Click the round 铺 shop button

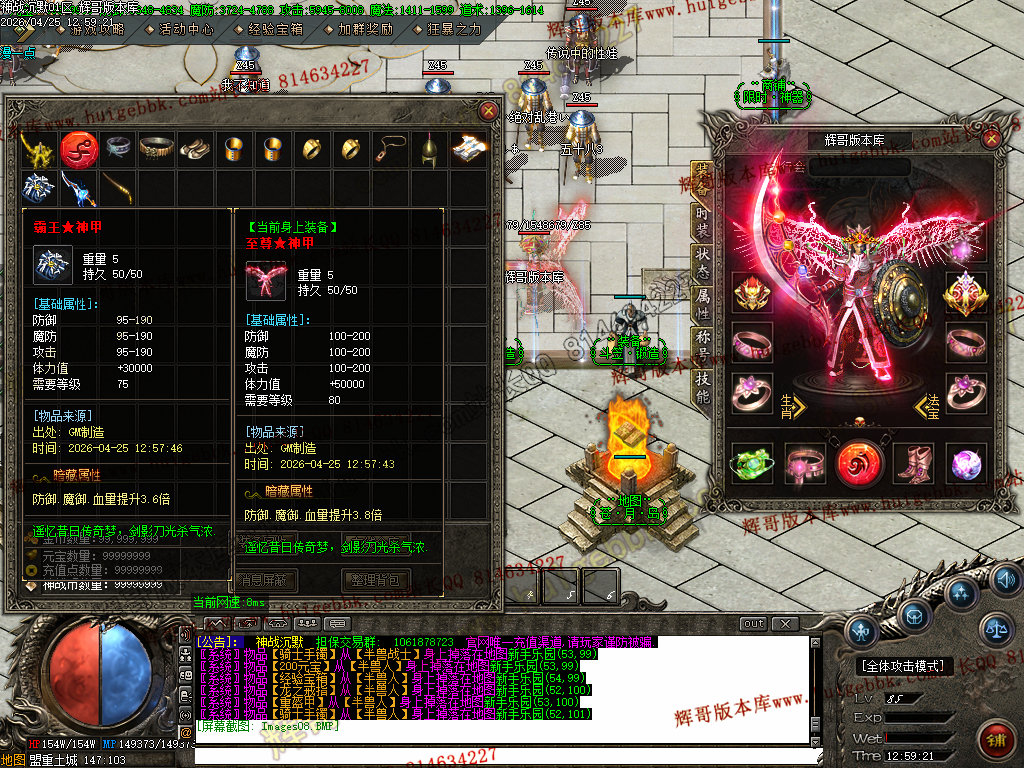[996, 741]
